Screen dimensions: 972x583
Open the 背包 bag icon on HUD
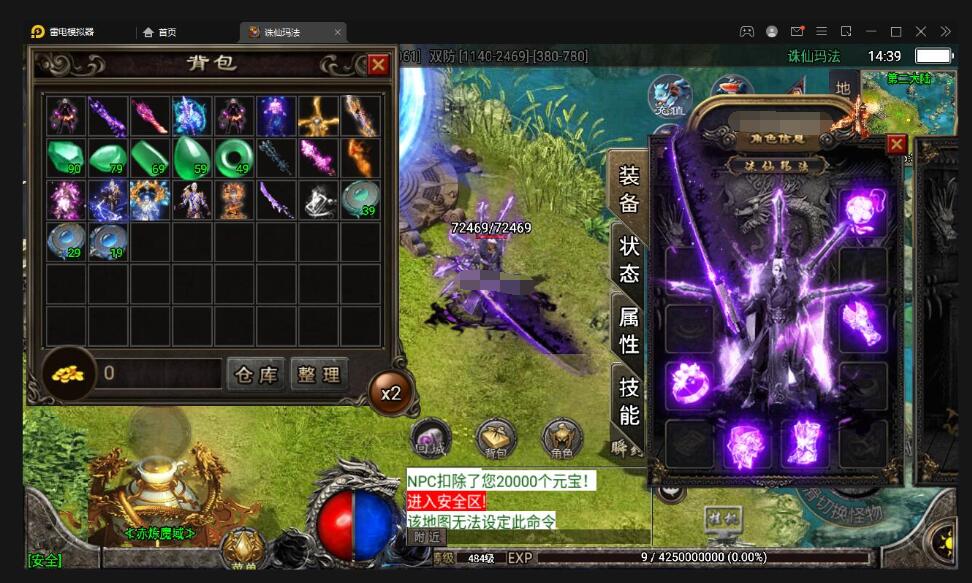pos(496,438)
